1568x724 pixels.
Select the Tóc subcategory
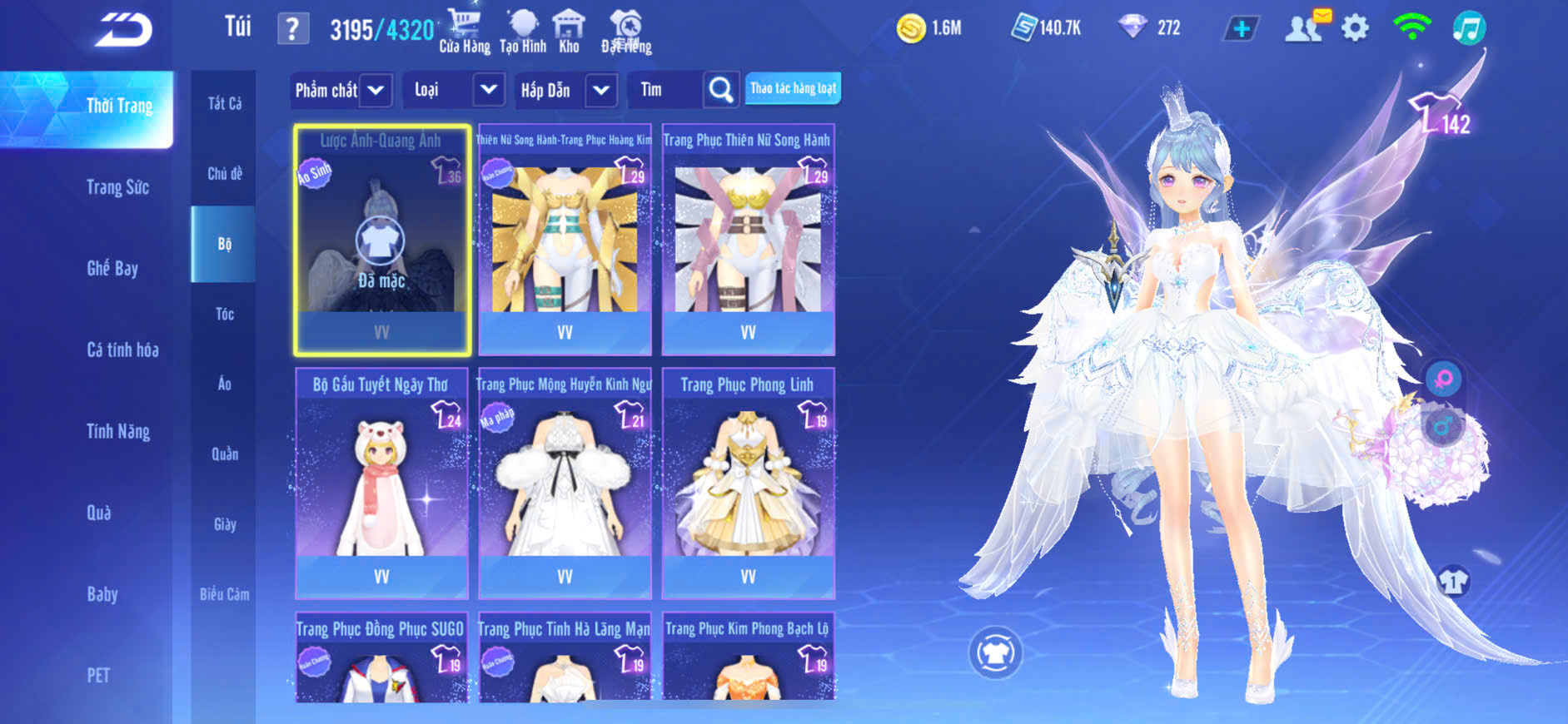(x=224, y=314)
